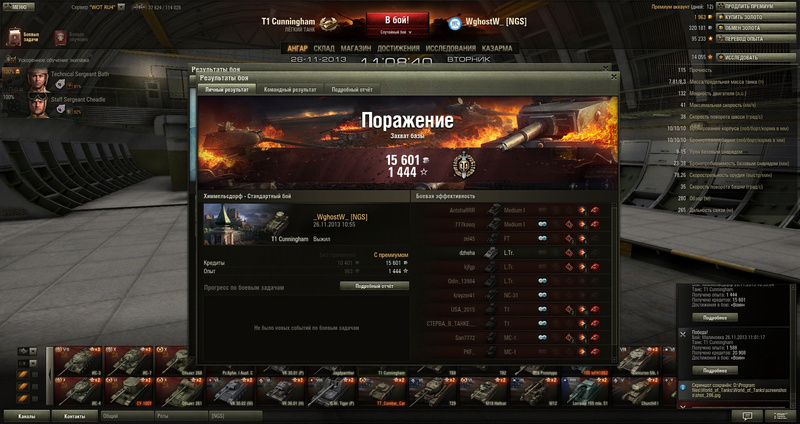Open the Подробный отчёт tab
The height and width of the screenshot is (424, 800).
[351, 90]
